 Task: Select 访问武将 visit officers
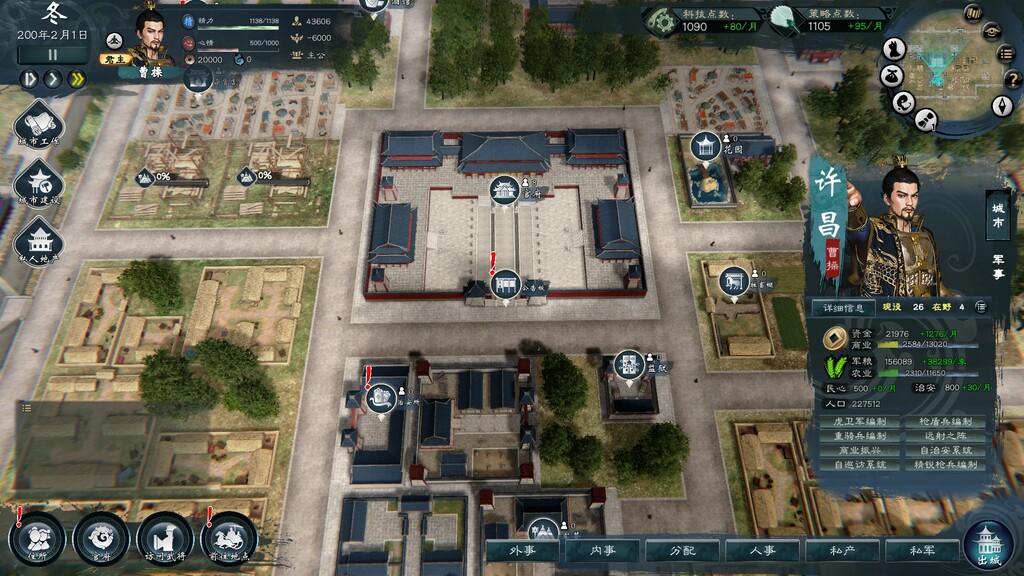tap(164, 537)
